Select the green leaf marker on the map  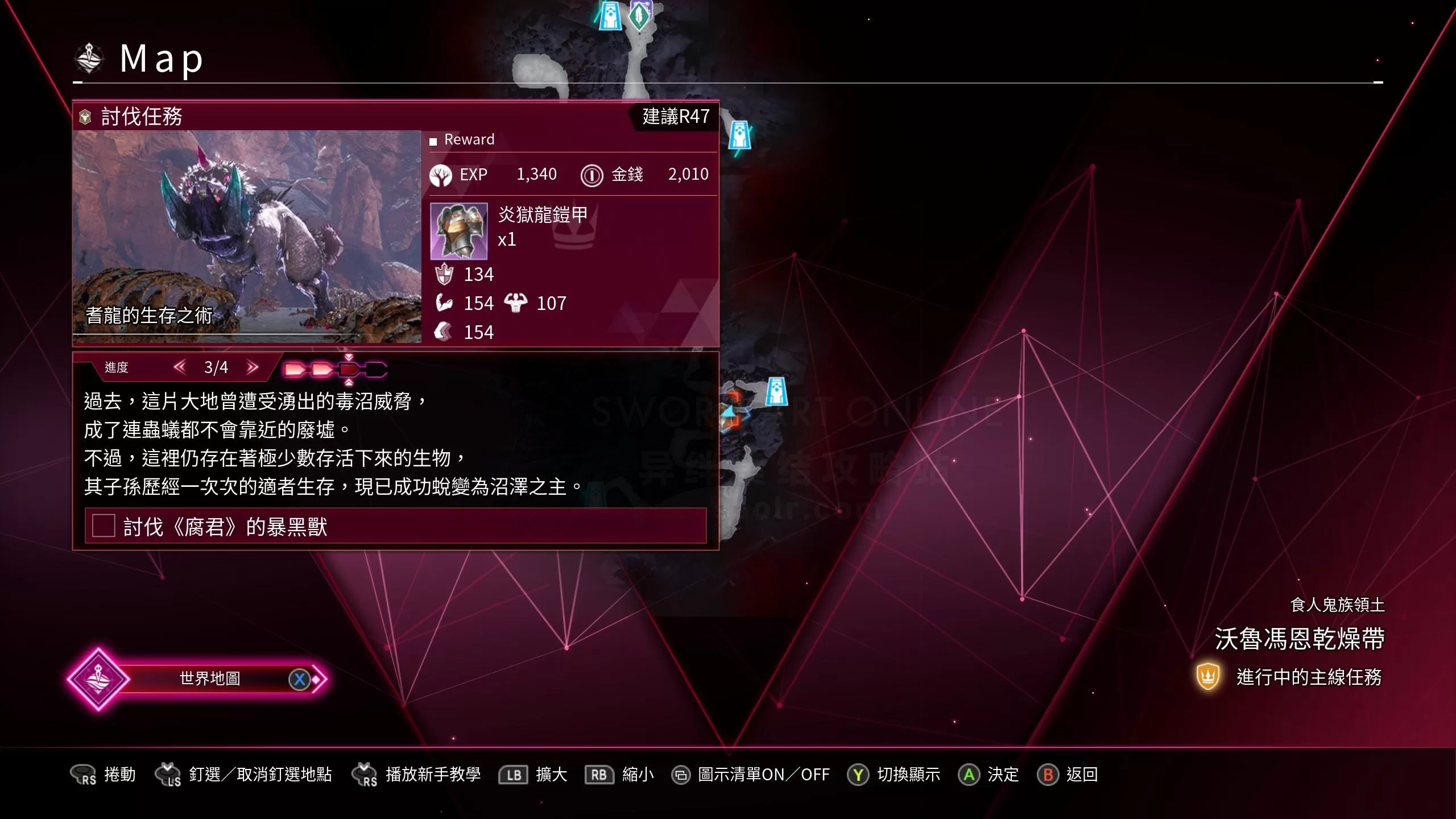coord(639,15)
